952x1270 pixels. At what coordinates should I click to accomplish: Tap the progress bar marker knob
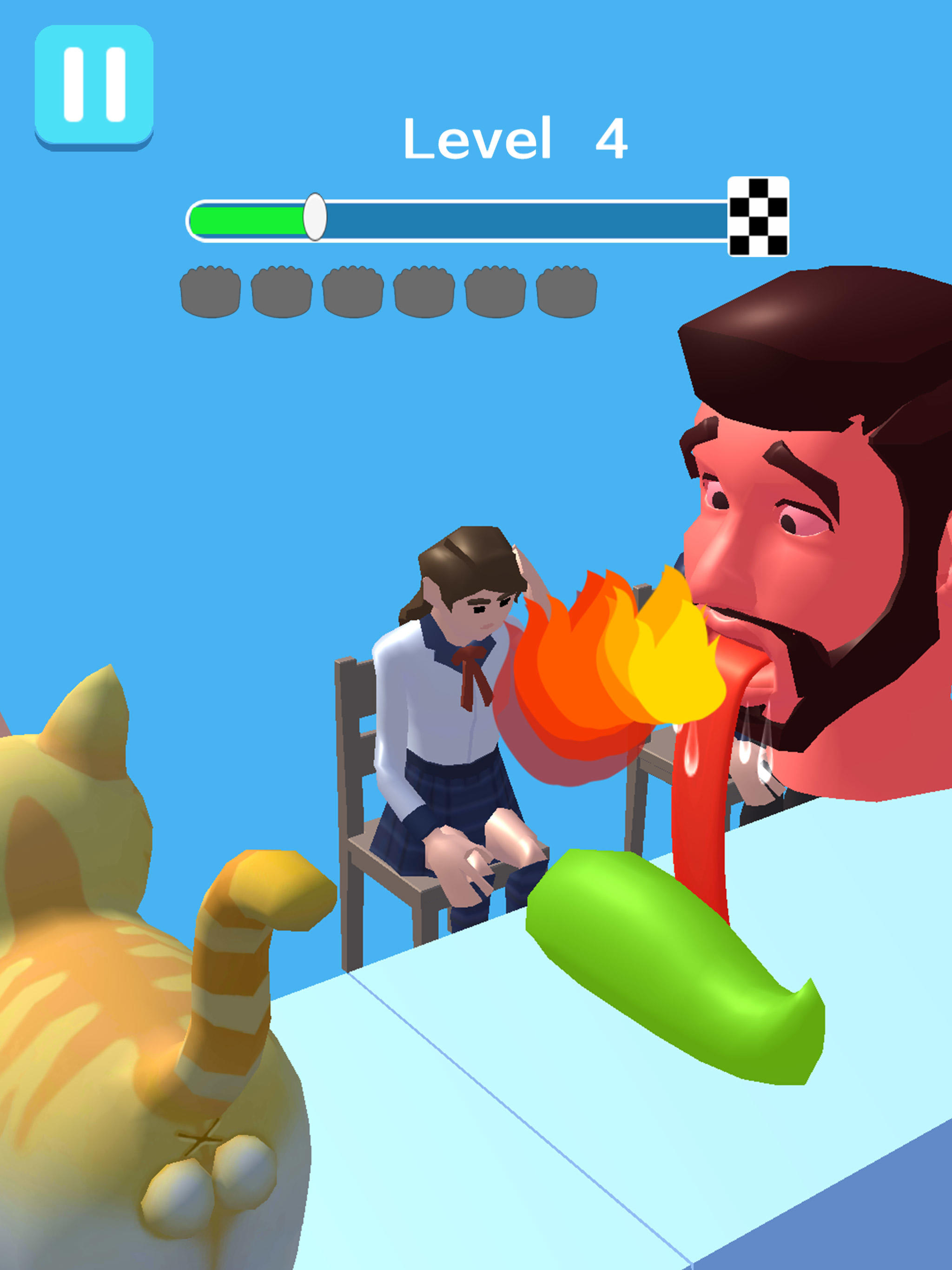[x=314, y=217]
